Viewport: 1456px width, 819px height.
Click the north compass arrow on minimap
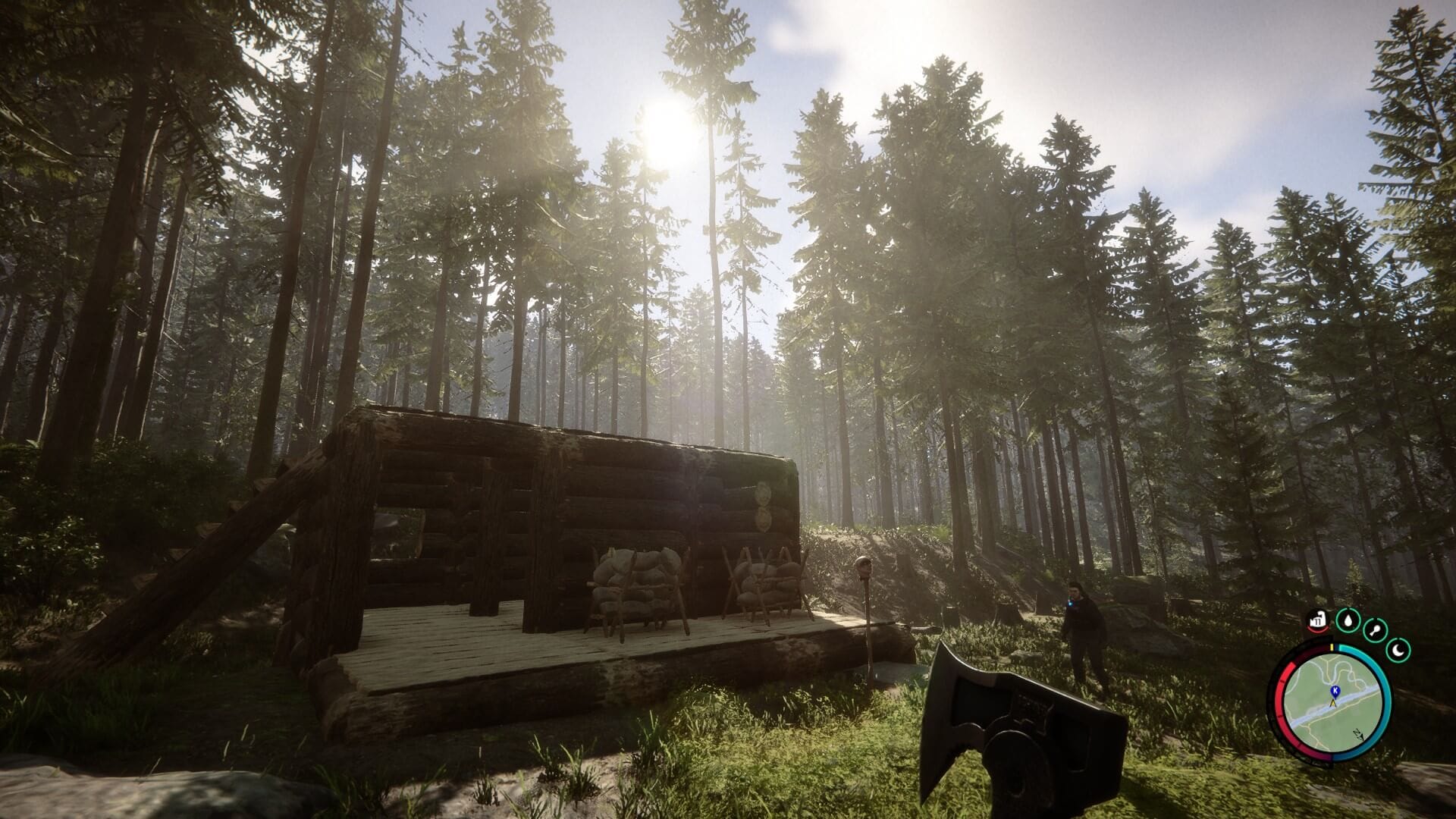tap(1357, 734)
